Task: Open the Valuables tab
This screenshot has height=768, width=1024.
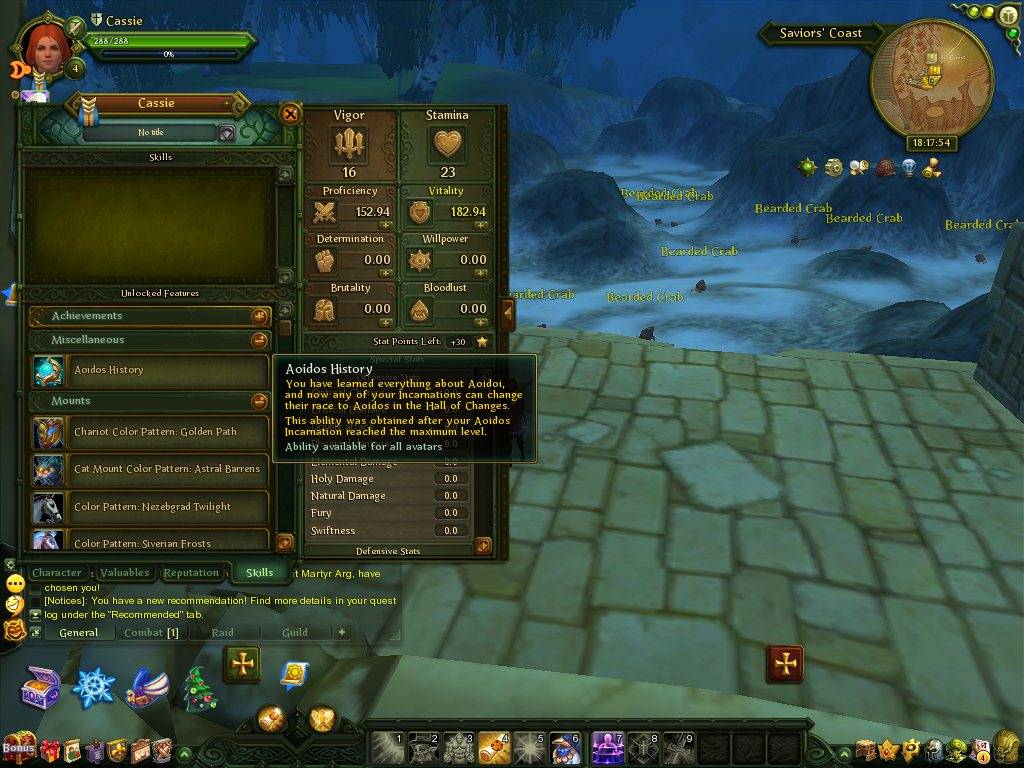Action: pyautogui.click(x=125, y=573)
